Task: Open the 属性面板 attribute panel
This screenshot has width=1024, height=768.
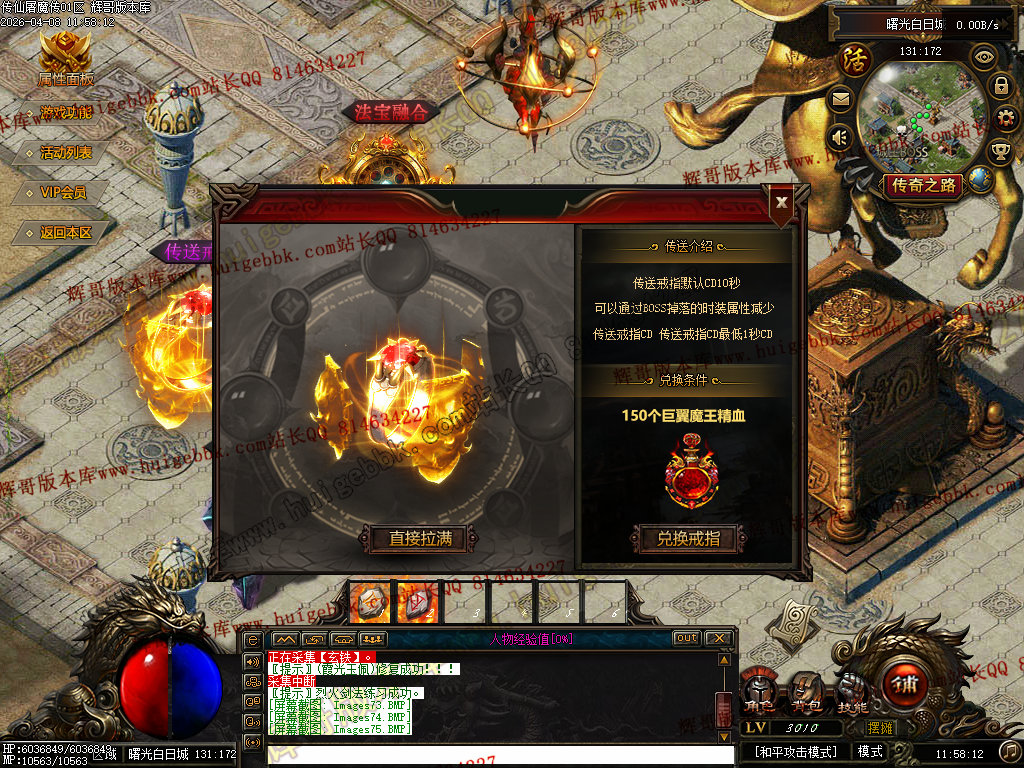Action: click(x=65, y=60)
